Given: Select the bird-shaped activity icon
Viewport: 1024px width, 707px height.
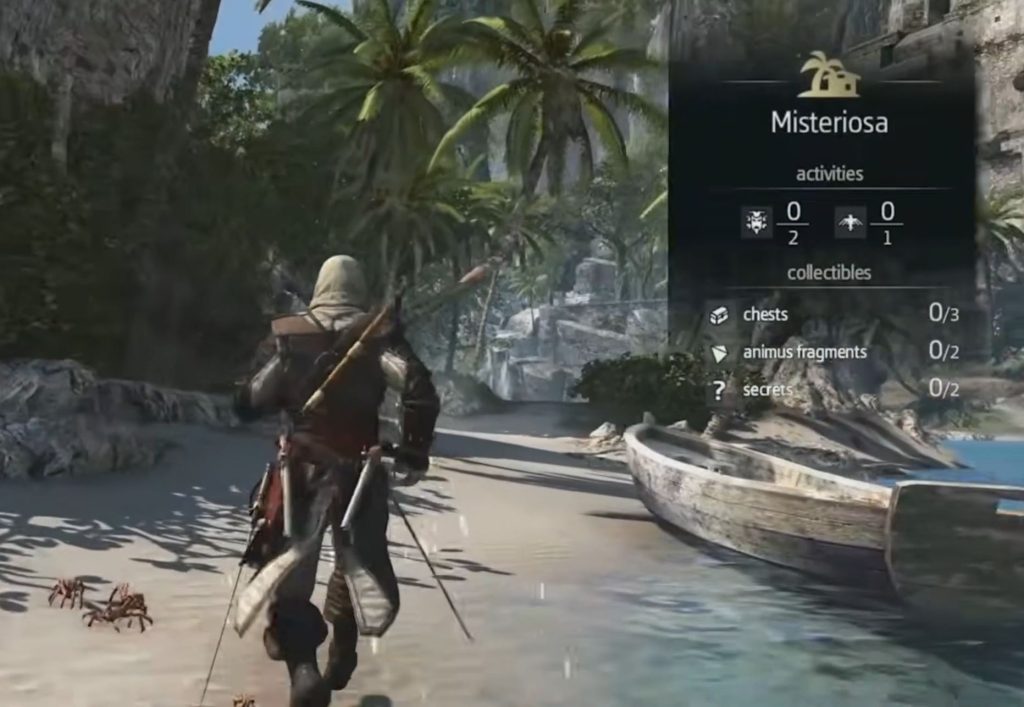Looking at the screenshot, I should (x=850, y=222).
